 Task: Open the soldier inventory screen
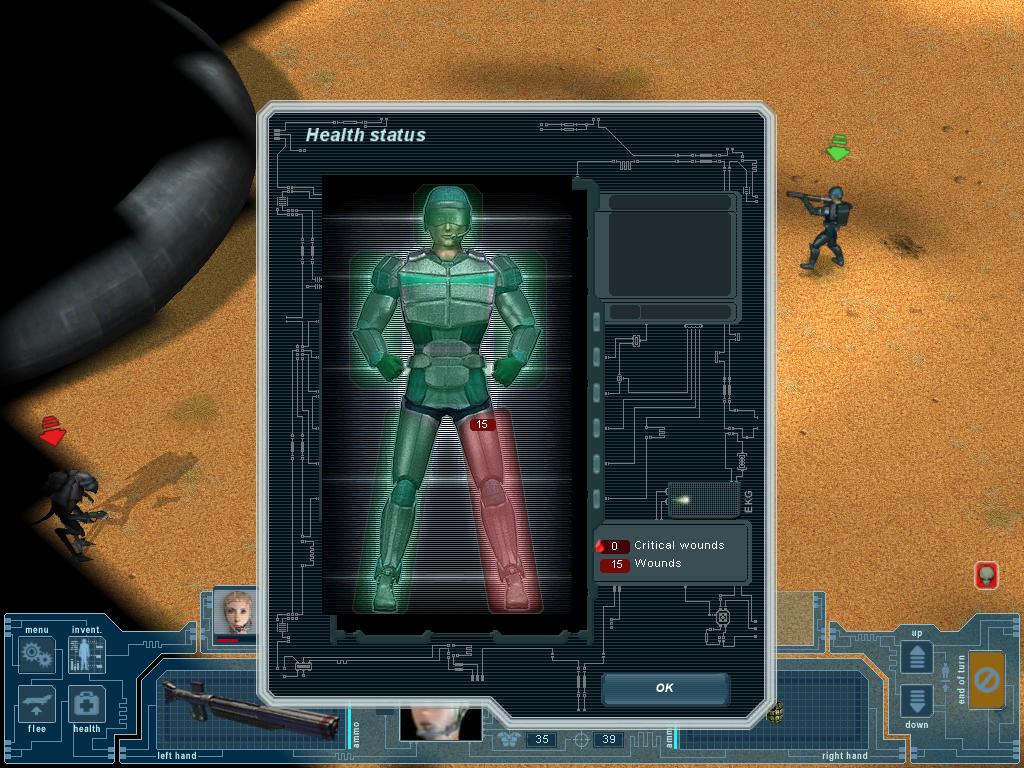coord(86,656)
